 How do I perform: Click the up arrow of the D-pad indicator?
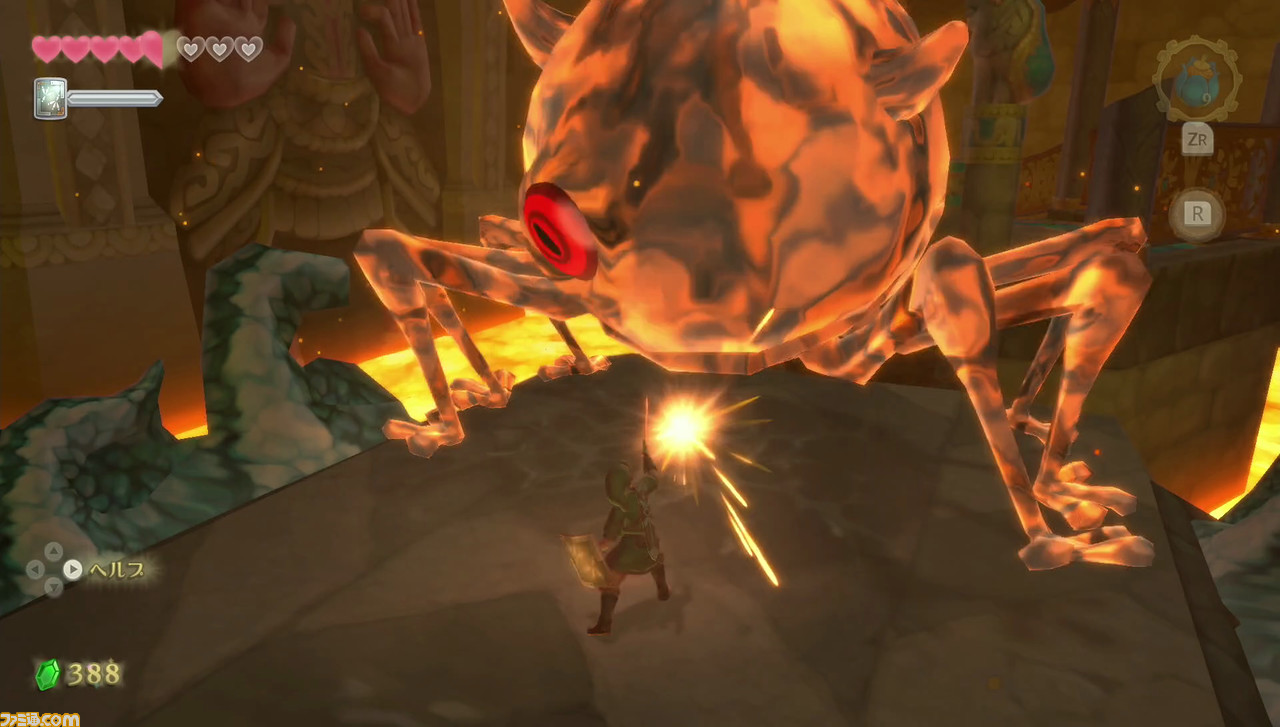click(x=54, y=551)
